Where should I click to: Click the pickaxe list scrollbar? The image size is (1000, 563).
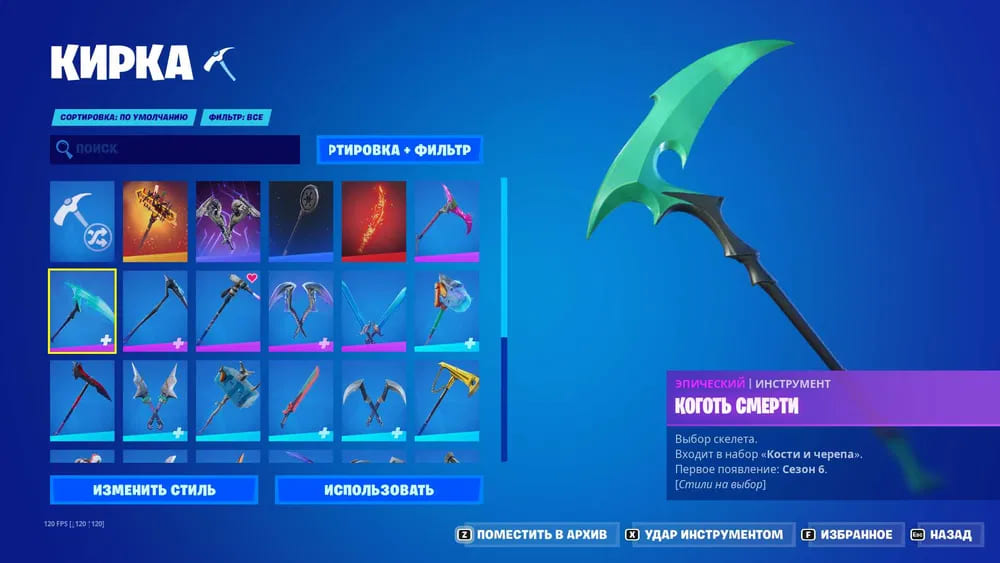[504, 320]
